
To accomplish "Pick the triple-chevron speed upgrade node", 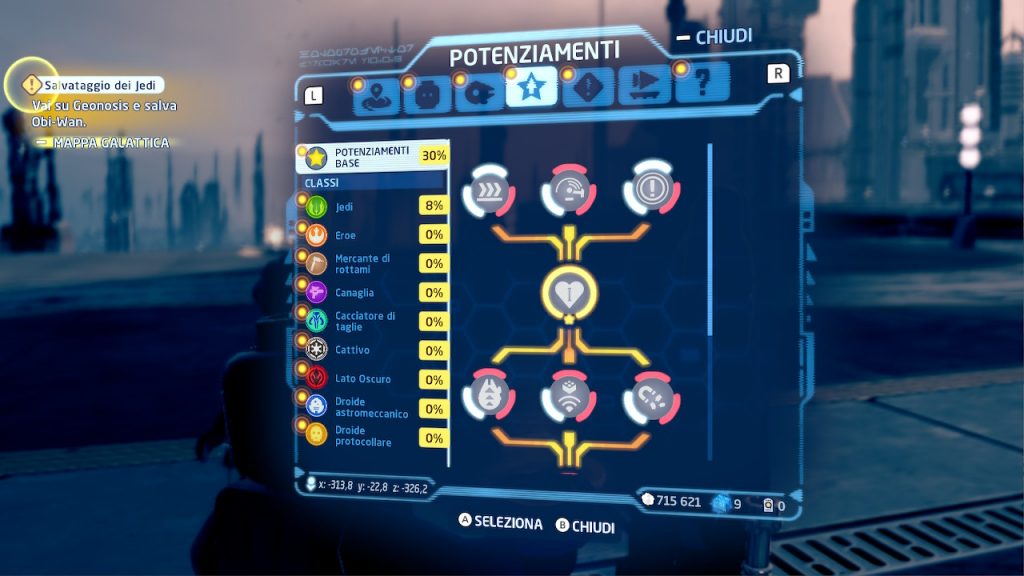I will 489,187.
